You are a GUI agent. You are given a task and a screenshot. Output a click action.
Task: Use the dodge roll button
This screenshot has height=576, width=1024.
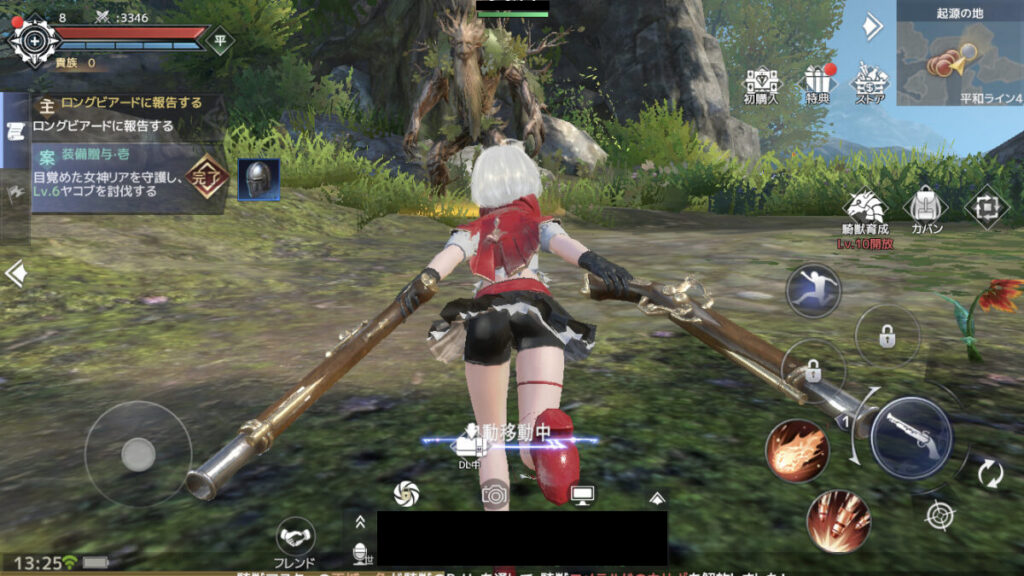(x=813, y=291)
